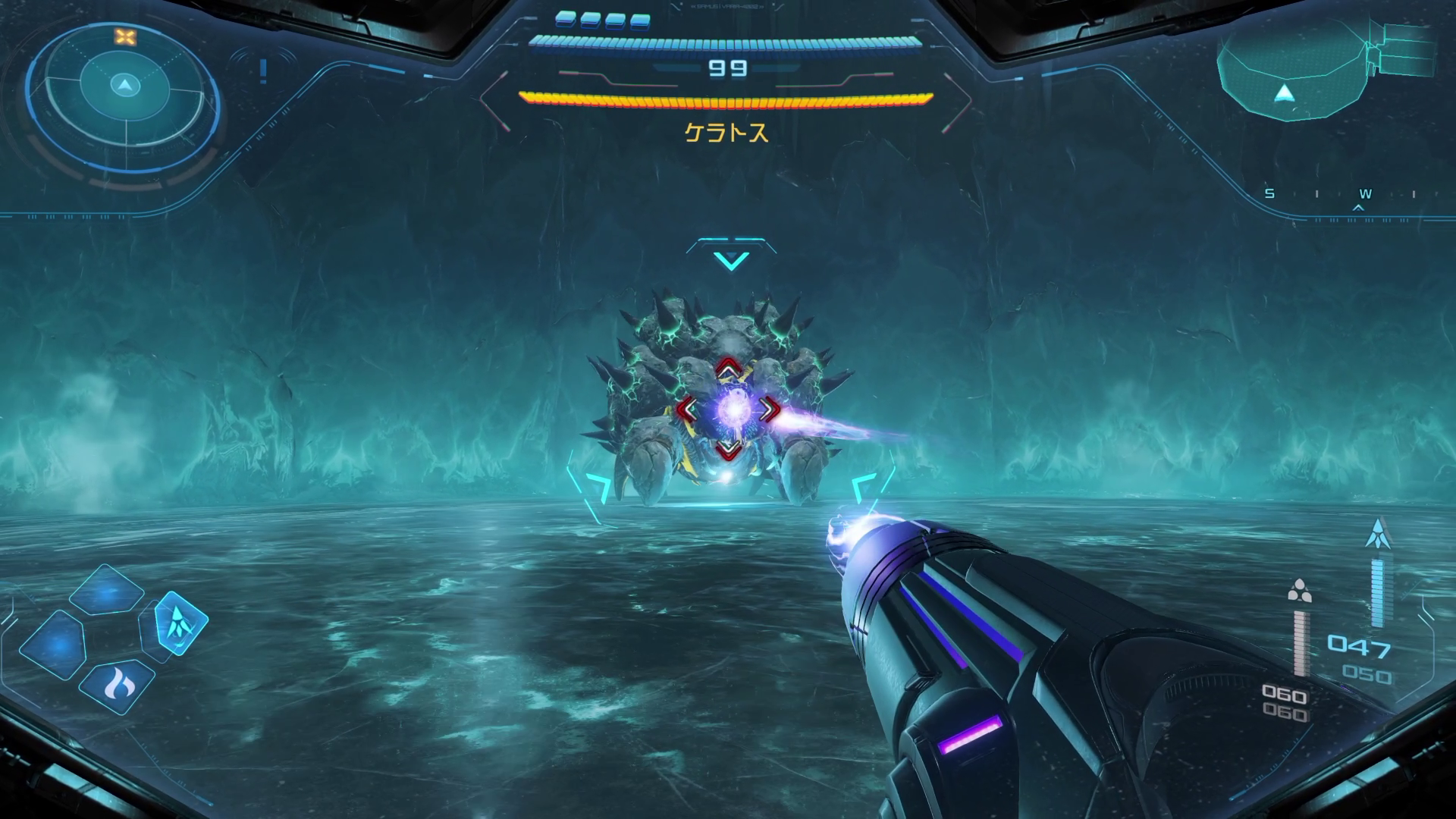Viewport: 1456px width, 819px height.
Task: Click the orange marker on the radar
Action: pyautogui.click(x=124, y=36)
